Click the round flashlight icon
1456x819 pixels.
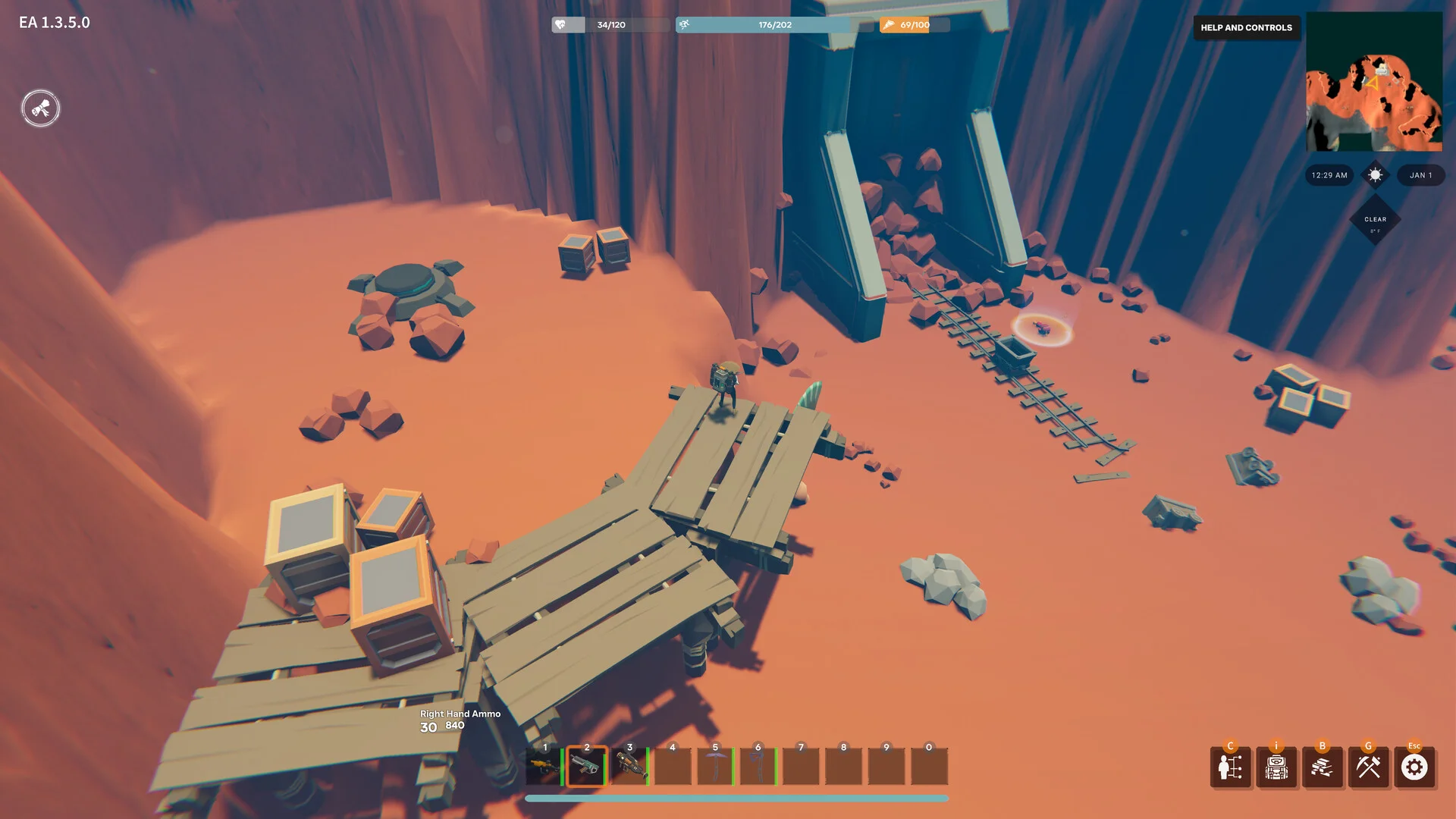40,108
